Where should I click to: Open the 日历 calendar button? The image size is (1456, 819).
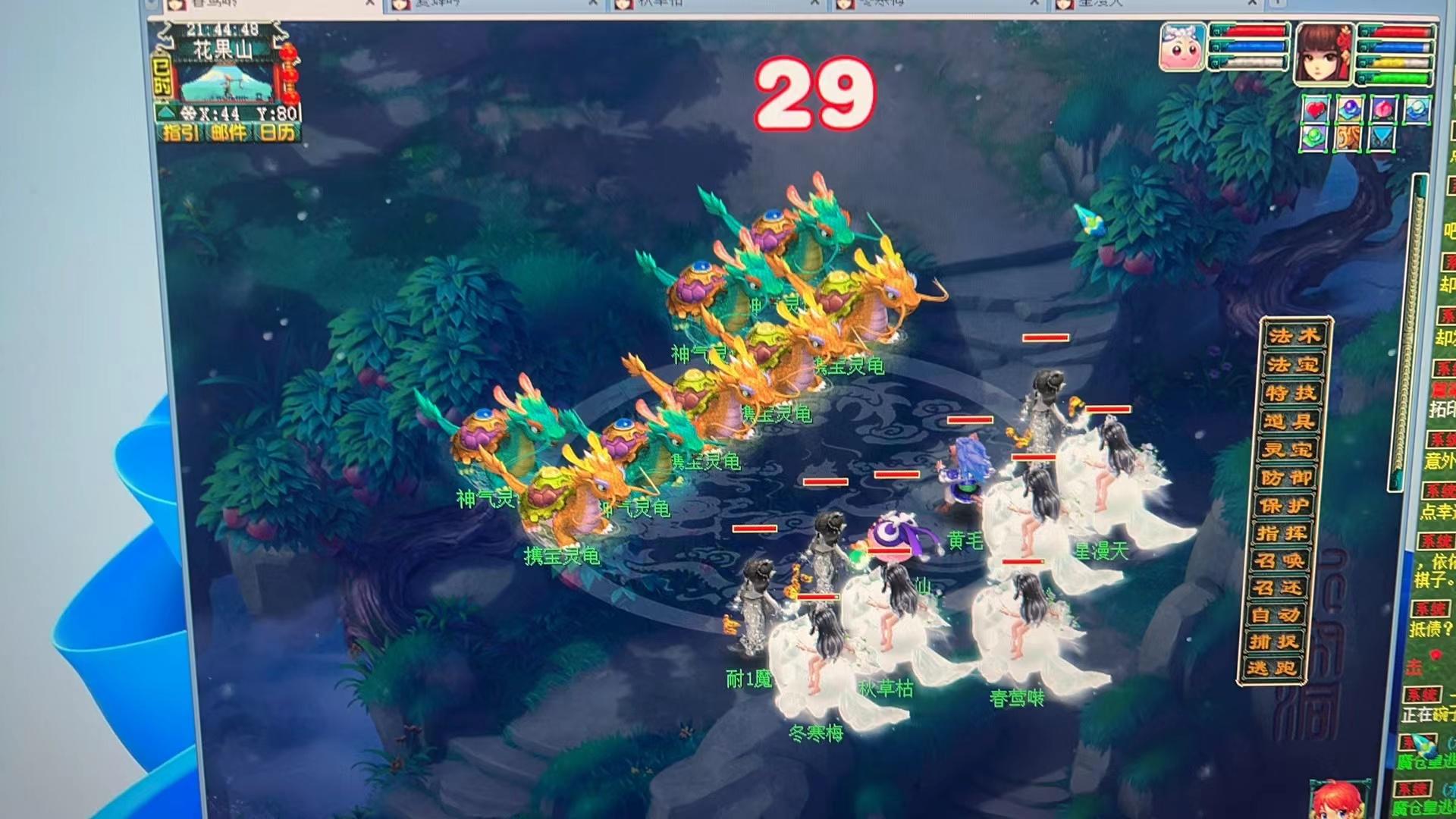point(277,133)
